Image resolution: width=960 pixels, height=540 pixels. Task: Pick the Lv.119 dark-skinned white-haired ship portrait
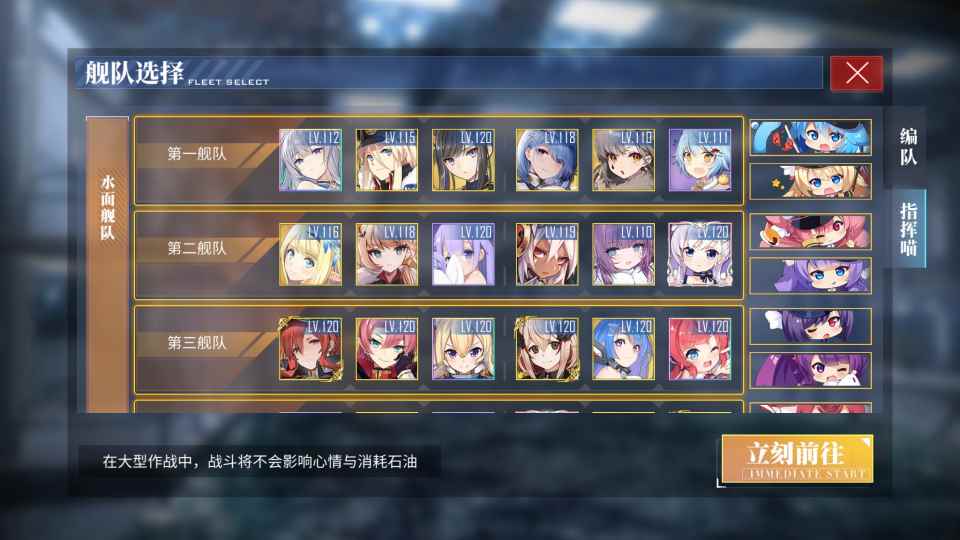[546, 255]
